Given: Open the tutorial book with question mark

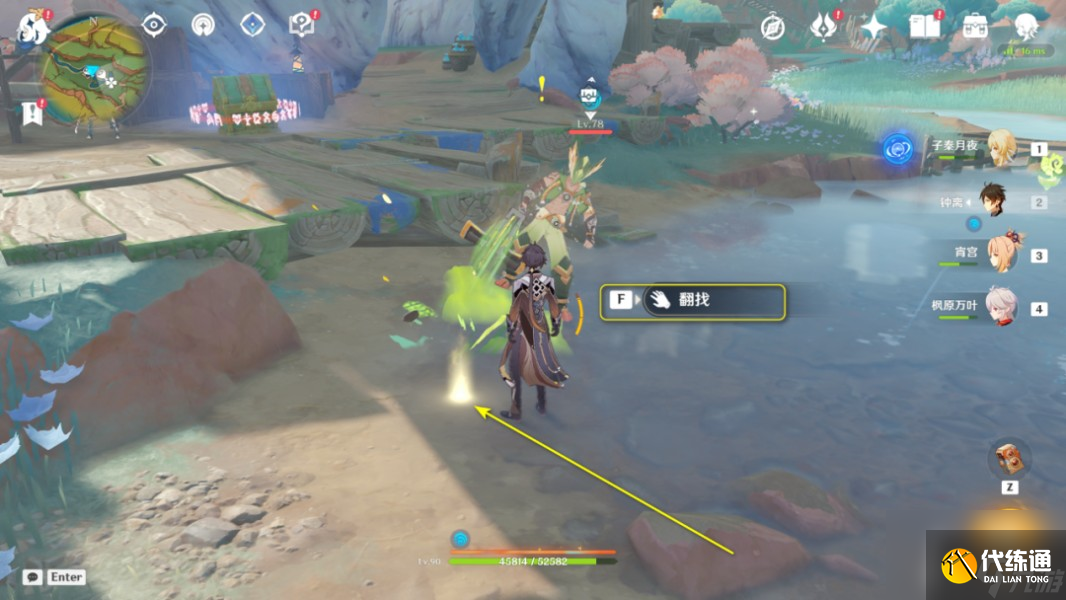Looking at the screenshot, I should tap(301, 25).
